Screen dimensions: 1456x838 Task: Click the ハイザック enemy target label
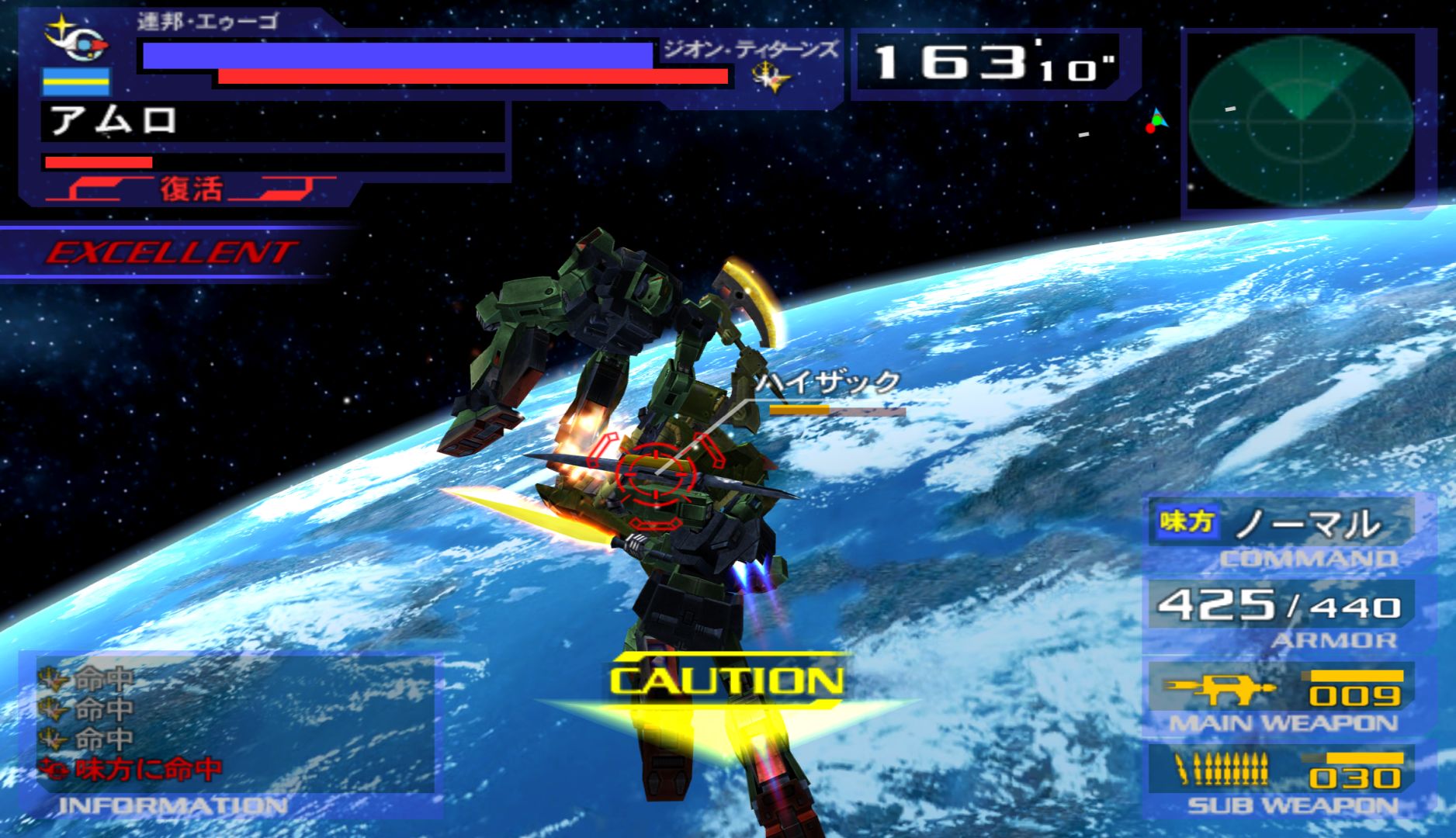point(828,382)
